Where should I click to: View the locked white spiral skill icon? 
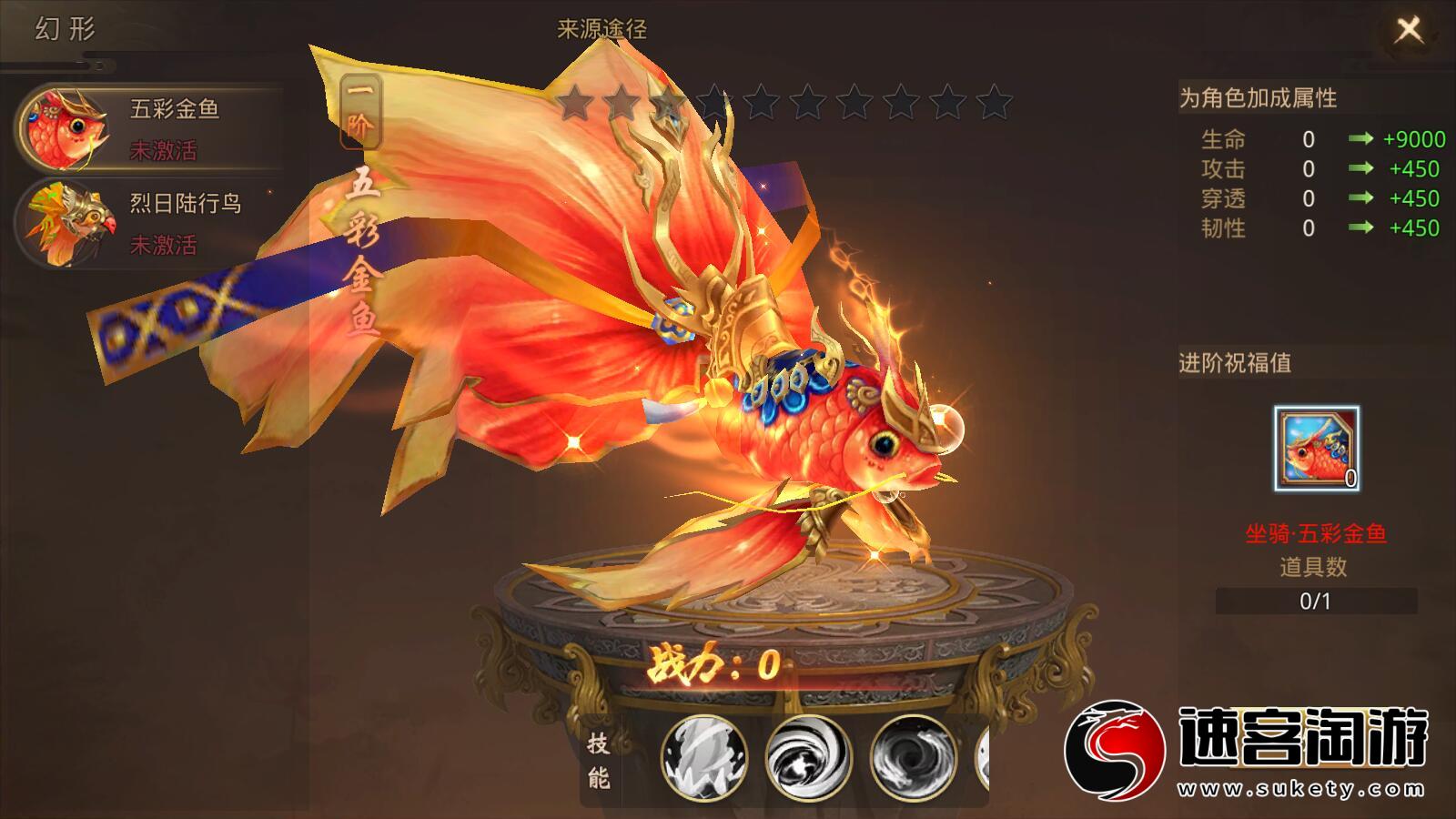pyautogui.click(x=808, y=757)
